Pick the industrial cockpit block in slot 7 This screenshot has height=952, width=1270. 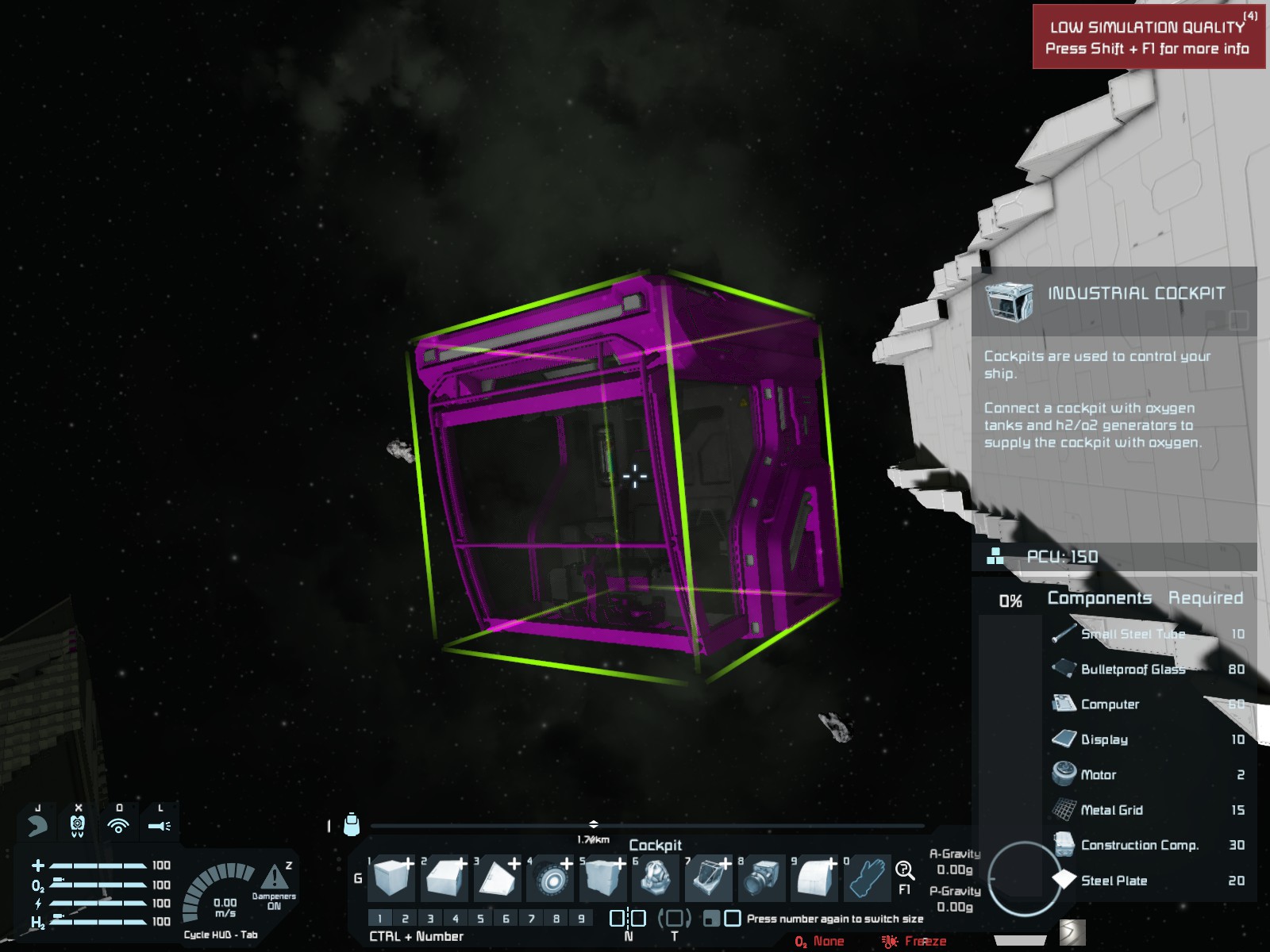point(709,879)
